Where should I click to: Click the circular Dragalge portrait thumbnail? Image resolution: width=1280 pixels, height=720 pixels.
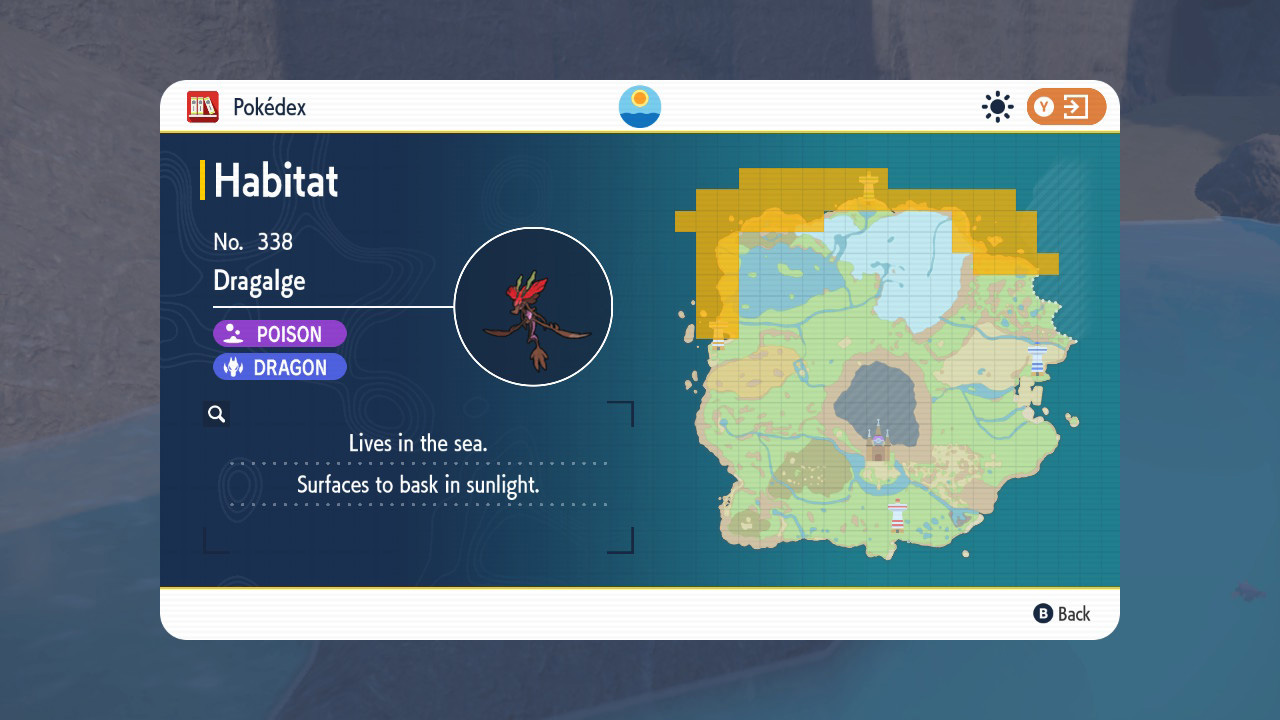533,306
